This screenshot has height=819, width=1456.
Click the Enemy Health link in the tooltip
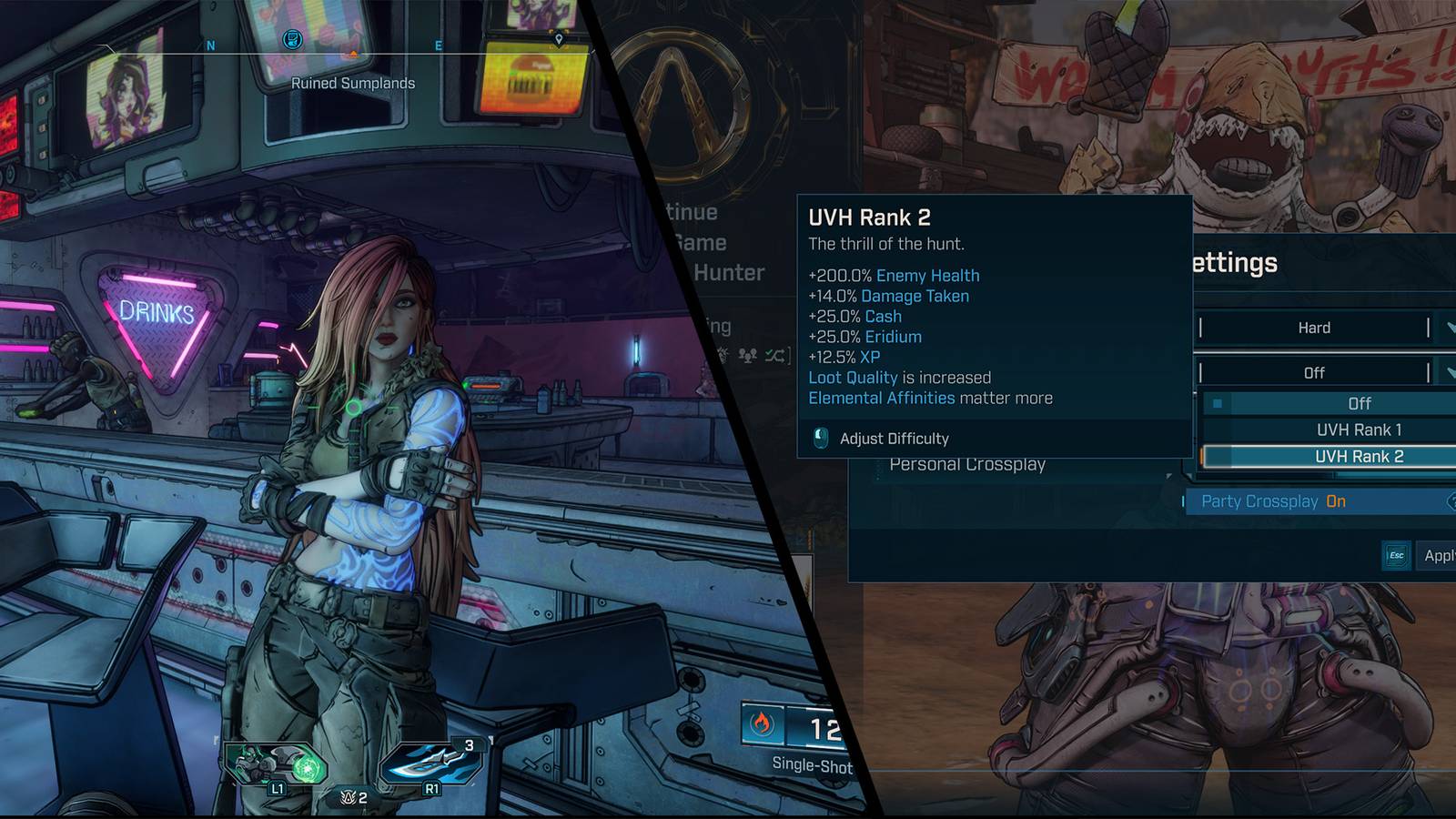click(928, 275)
